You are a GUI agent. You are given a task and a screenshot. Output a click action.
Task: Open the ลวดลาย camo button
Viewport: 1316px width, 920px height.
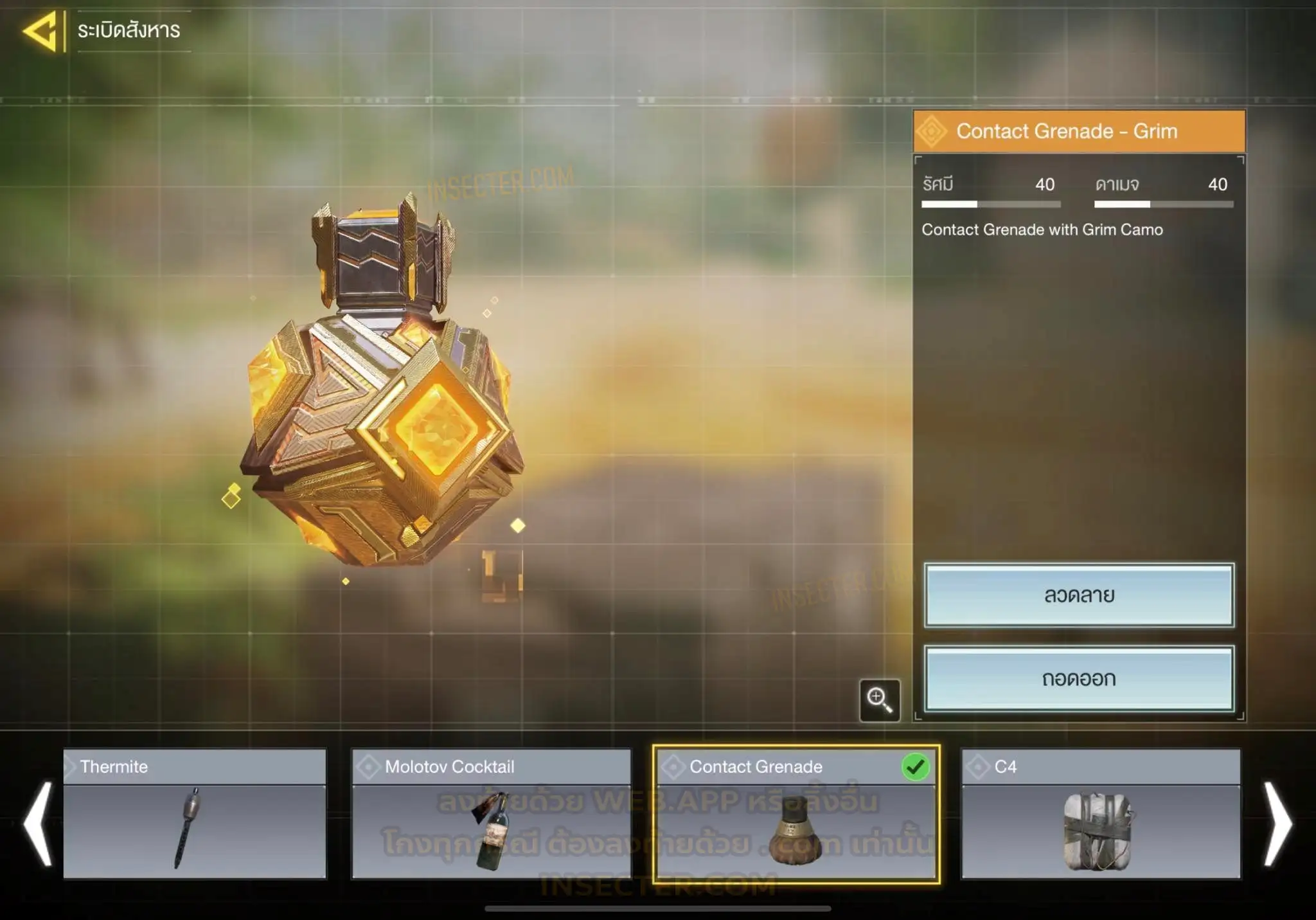click(1078, 595)
